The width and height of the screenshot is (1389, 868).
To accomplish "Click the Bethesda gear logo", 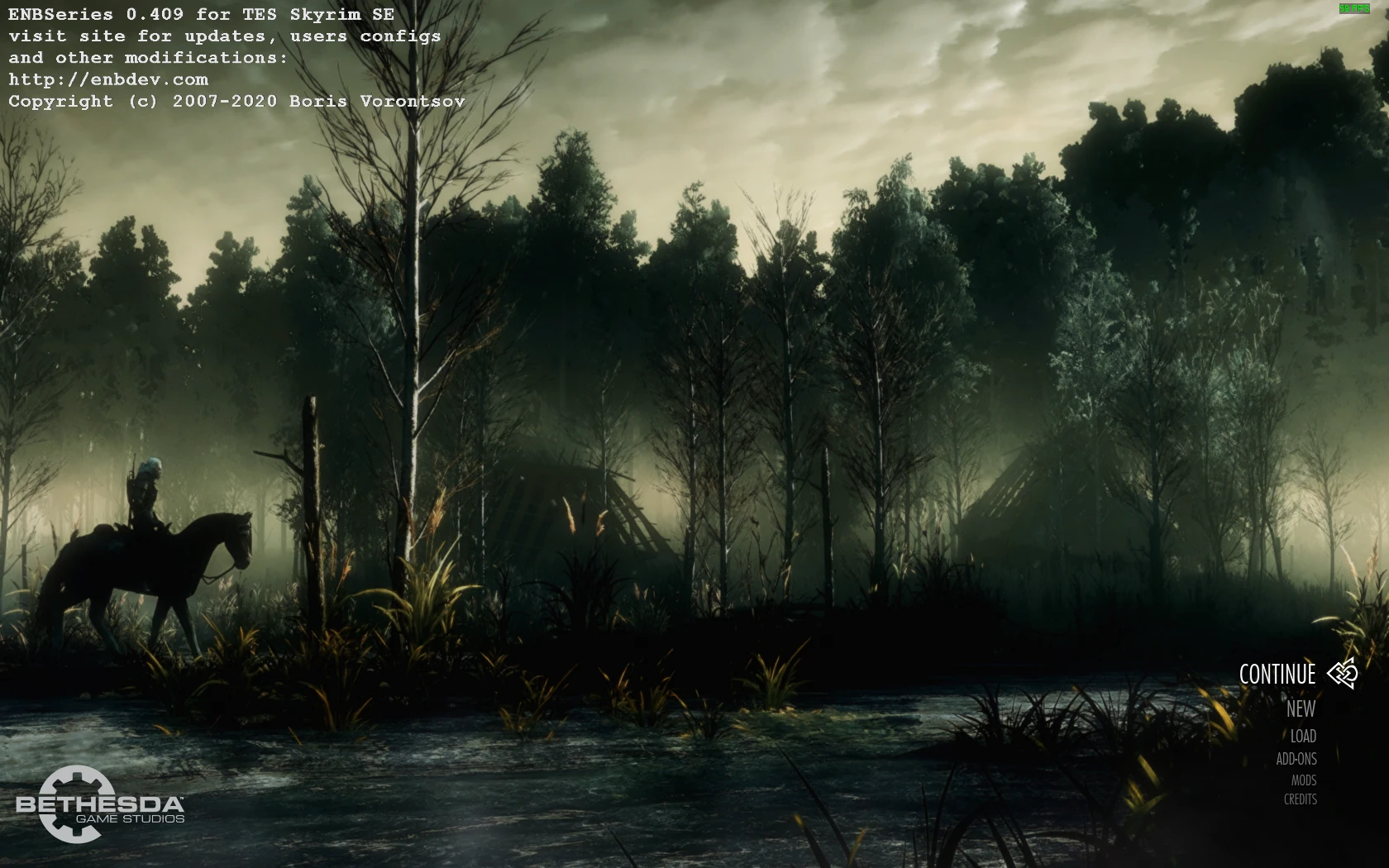I will (x=77, y=804).
